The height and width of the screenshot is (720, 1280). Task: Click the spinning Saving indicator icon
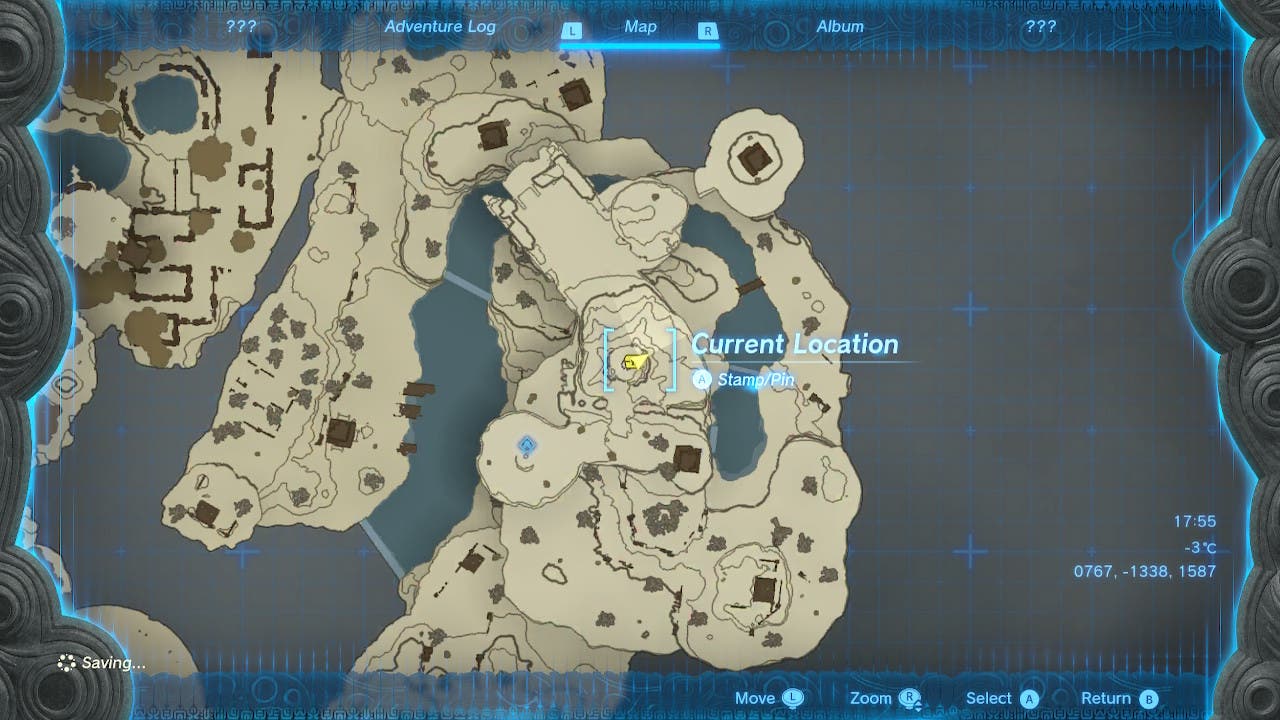pos(65,662)
